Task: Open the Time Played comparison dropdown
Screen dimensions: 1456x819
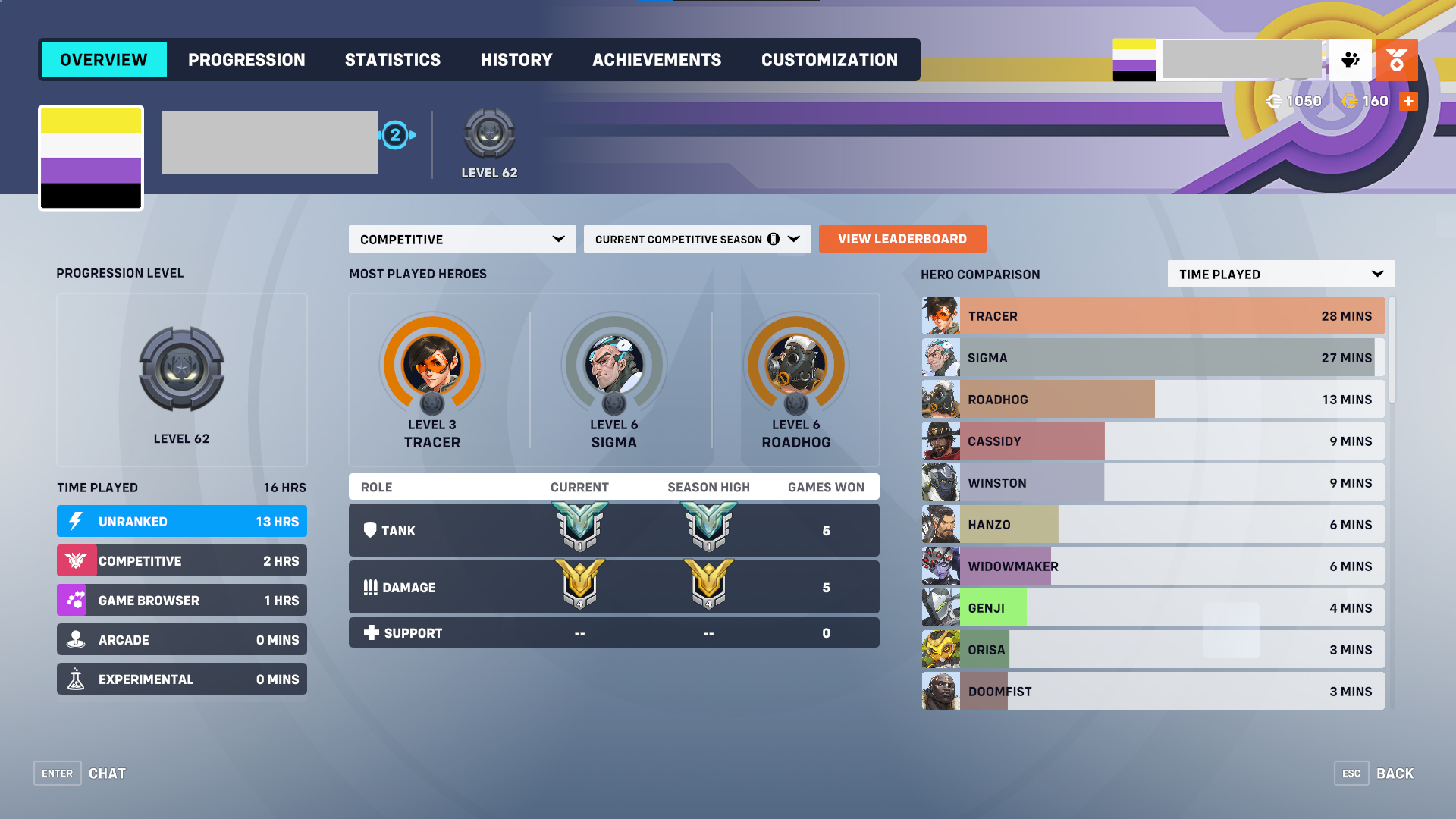Action: pyautogui.click(x=1280, y=274)
